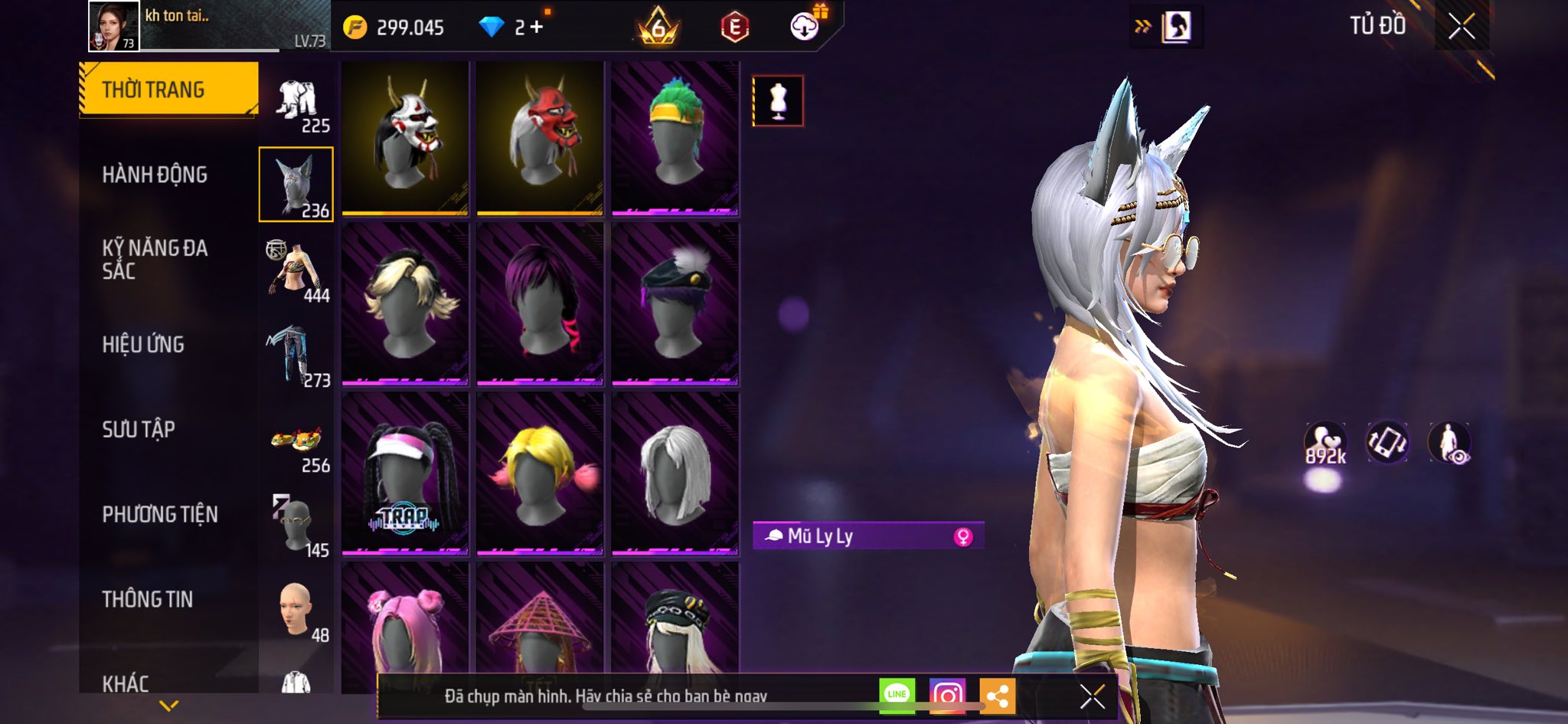
Task: Close the TỦ ĐỒ wardrobe screen
Action: [x=1461, y=27]
